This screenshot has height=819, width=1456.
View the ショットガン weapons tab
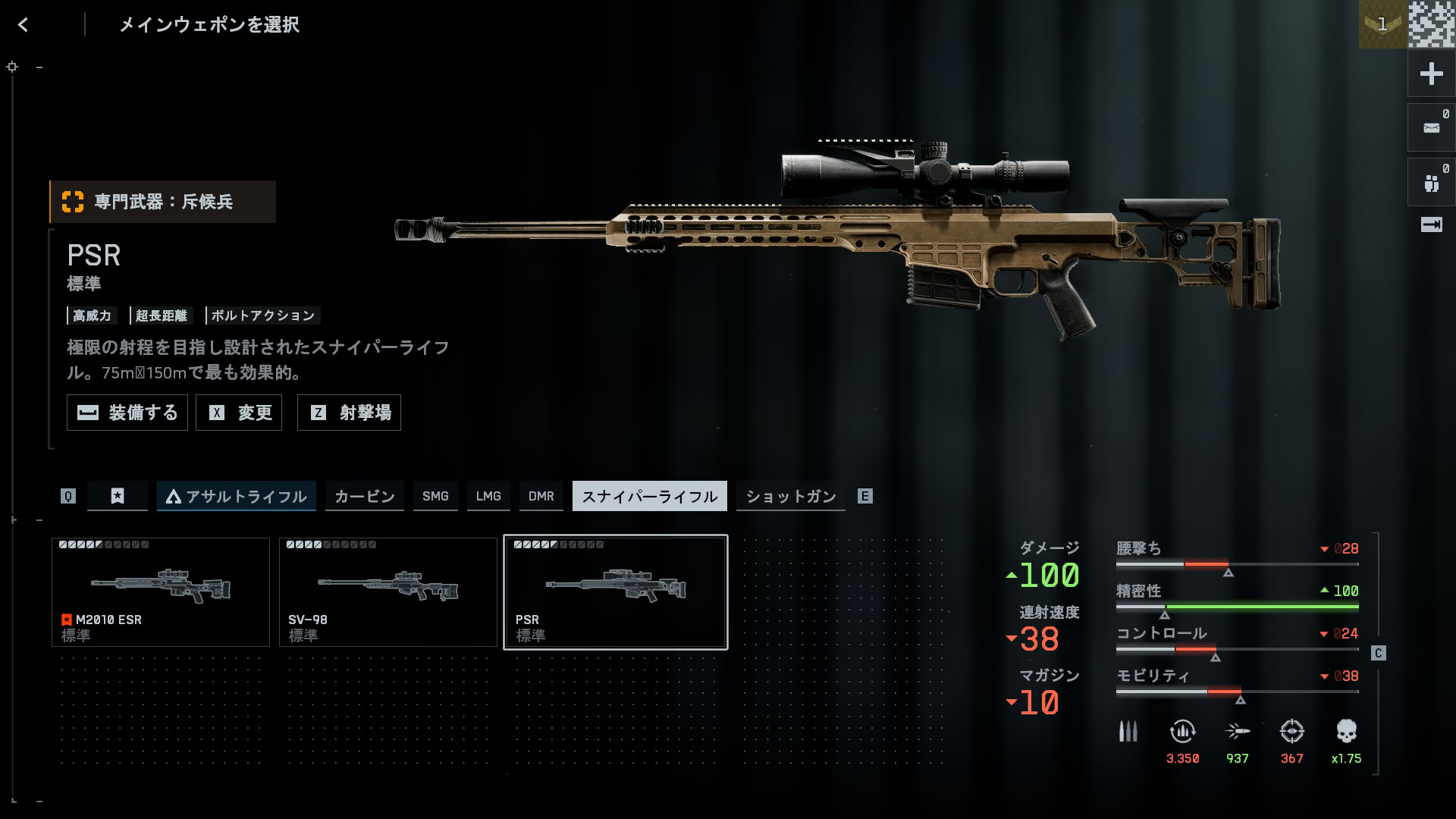coord(791,496)
